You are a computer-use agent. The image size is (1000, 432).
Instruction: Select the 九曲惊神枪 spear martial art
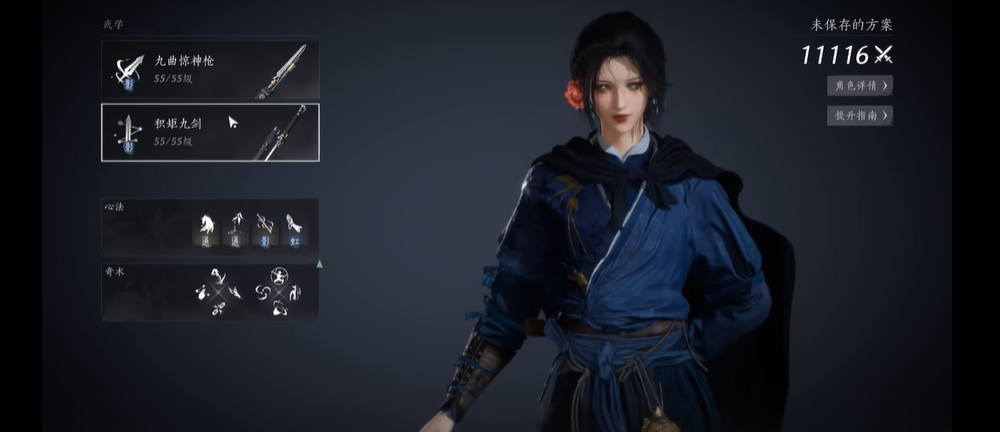point(210,70)
